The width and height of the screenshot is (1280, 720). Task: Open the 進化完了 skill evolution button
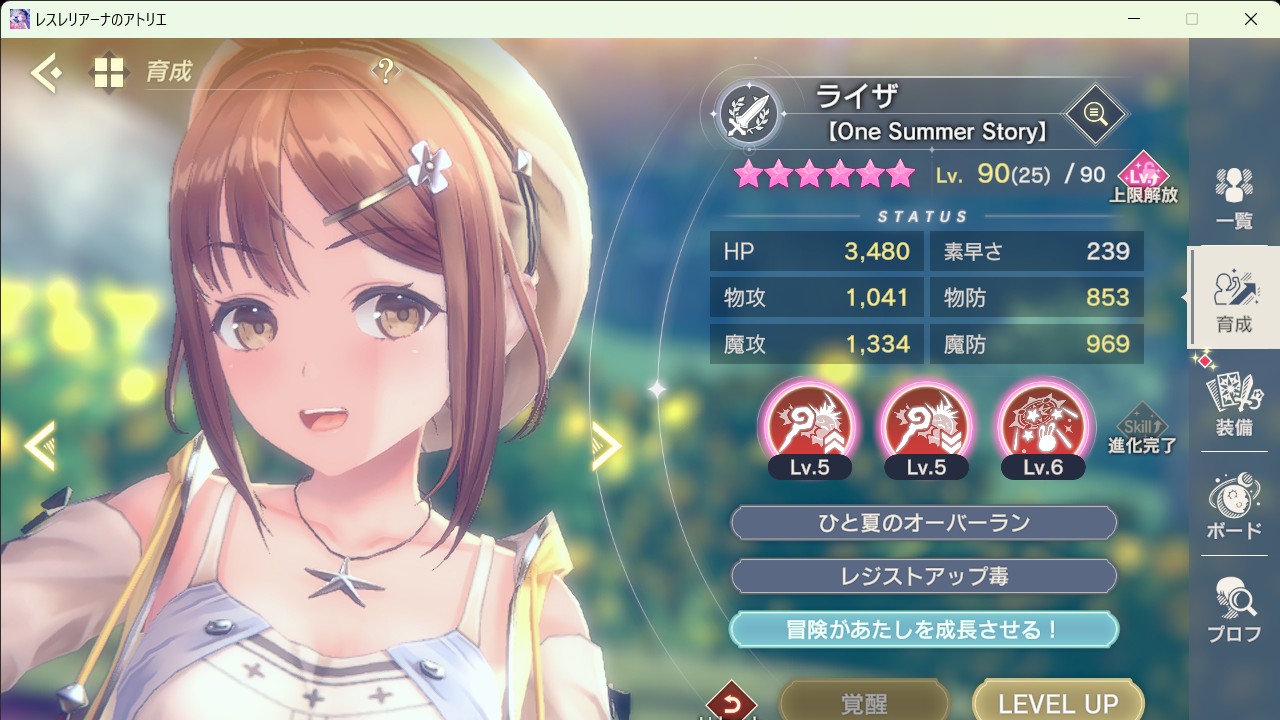pyautogui.click(x=1141, y=430)
